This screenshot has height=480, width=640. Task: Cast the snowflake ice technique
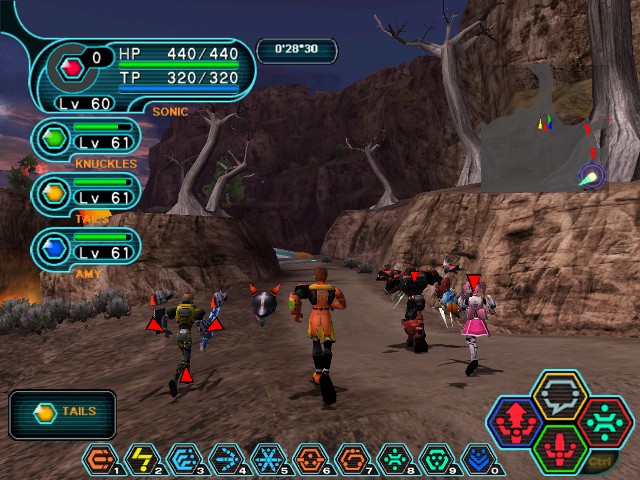[x=266, y=459]
